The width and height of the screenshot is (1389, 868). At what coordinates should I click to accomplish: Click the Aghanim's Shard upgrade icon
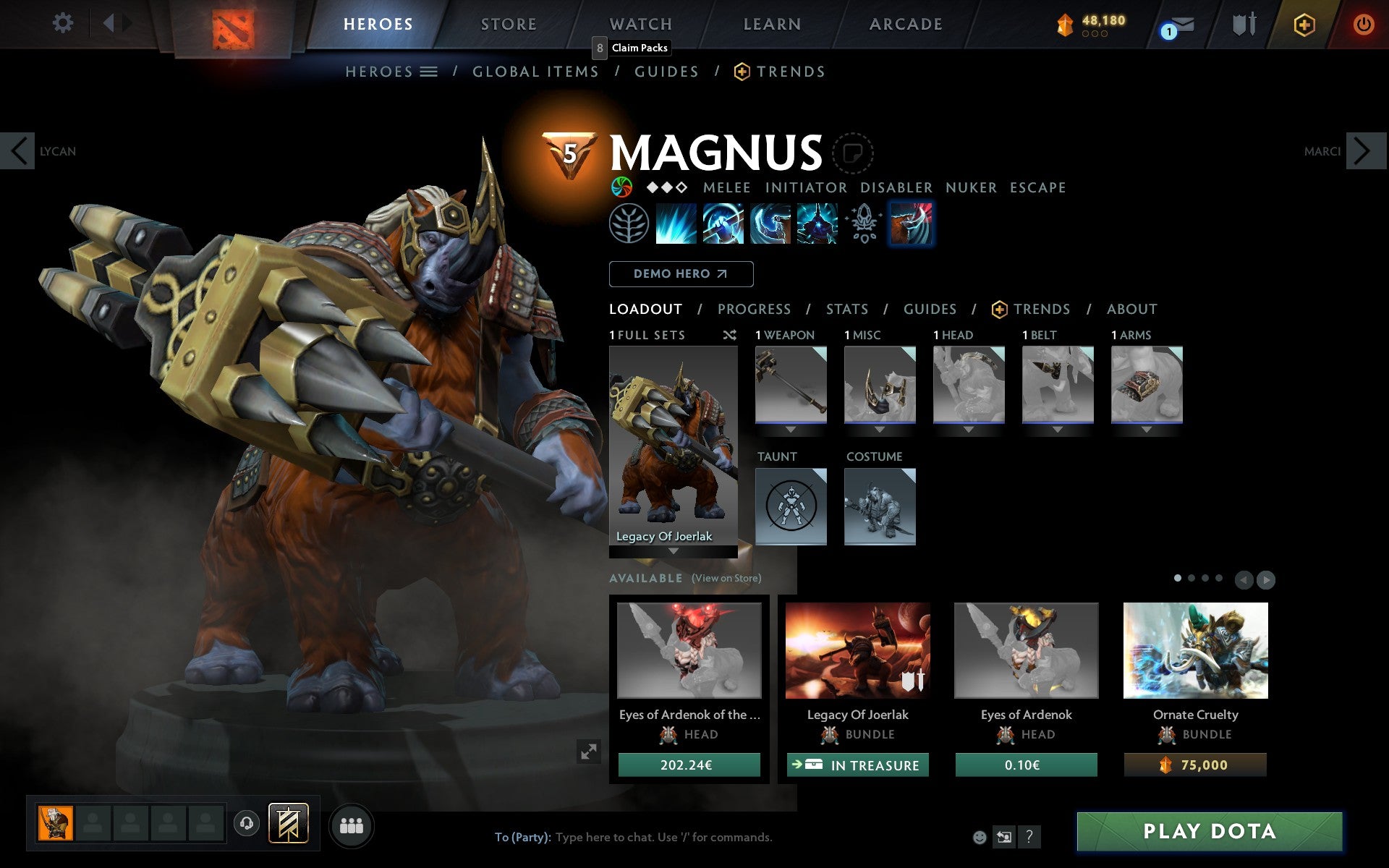point(862,223)
